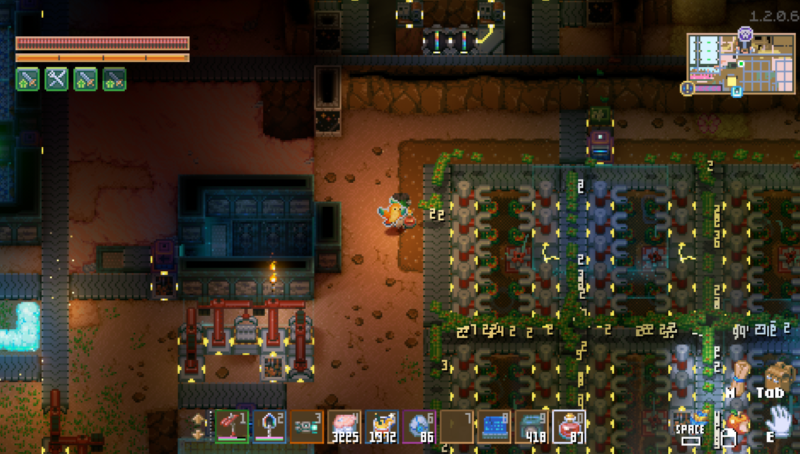This screenshot has width=800, height=454.
Task: Select the golden item stack of 1972
Action: point(381,426)
